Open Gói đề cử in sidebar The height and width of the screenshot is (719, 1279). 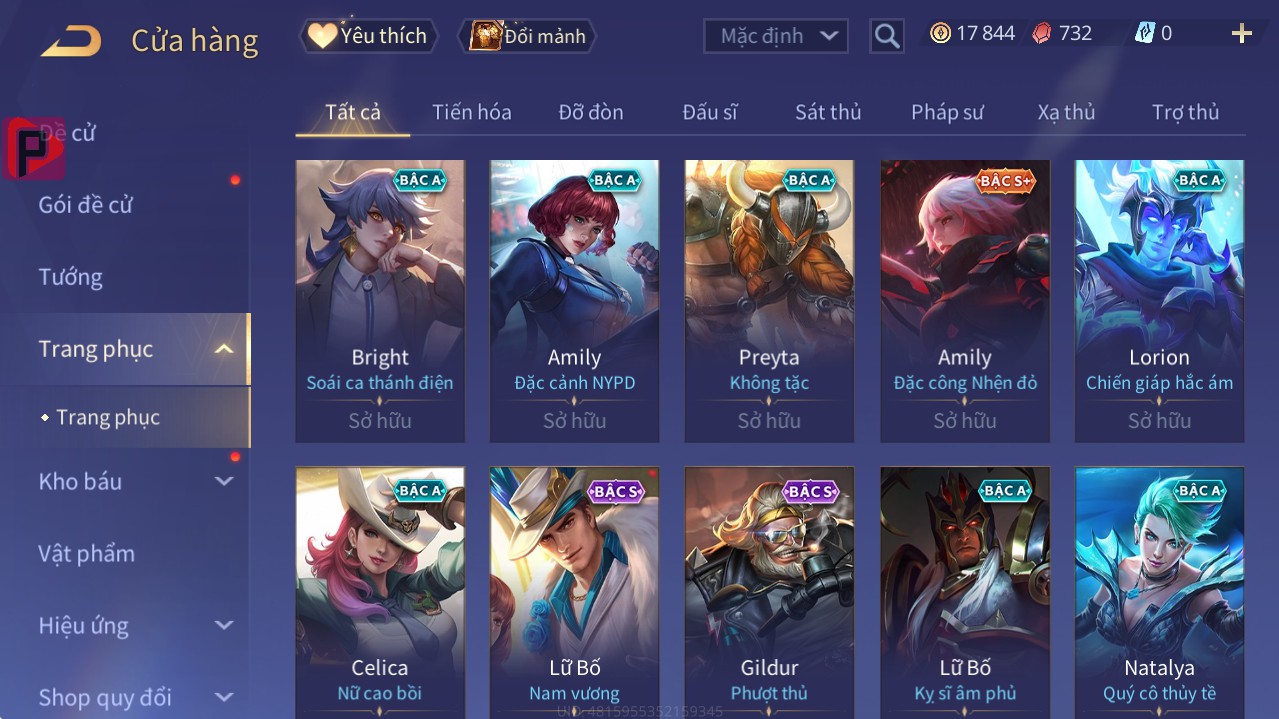coord(86,205)
